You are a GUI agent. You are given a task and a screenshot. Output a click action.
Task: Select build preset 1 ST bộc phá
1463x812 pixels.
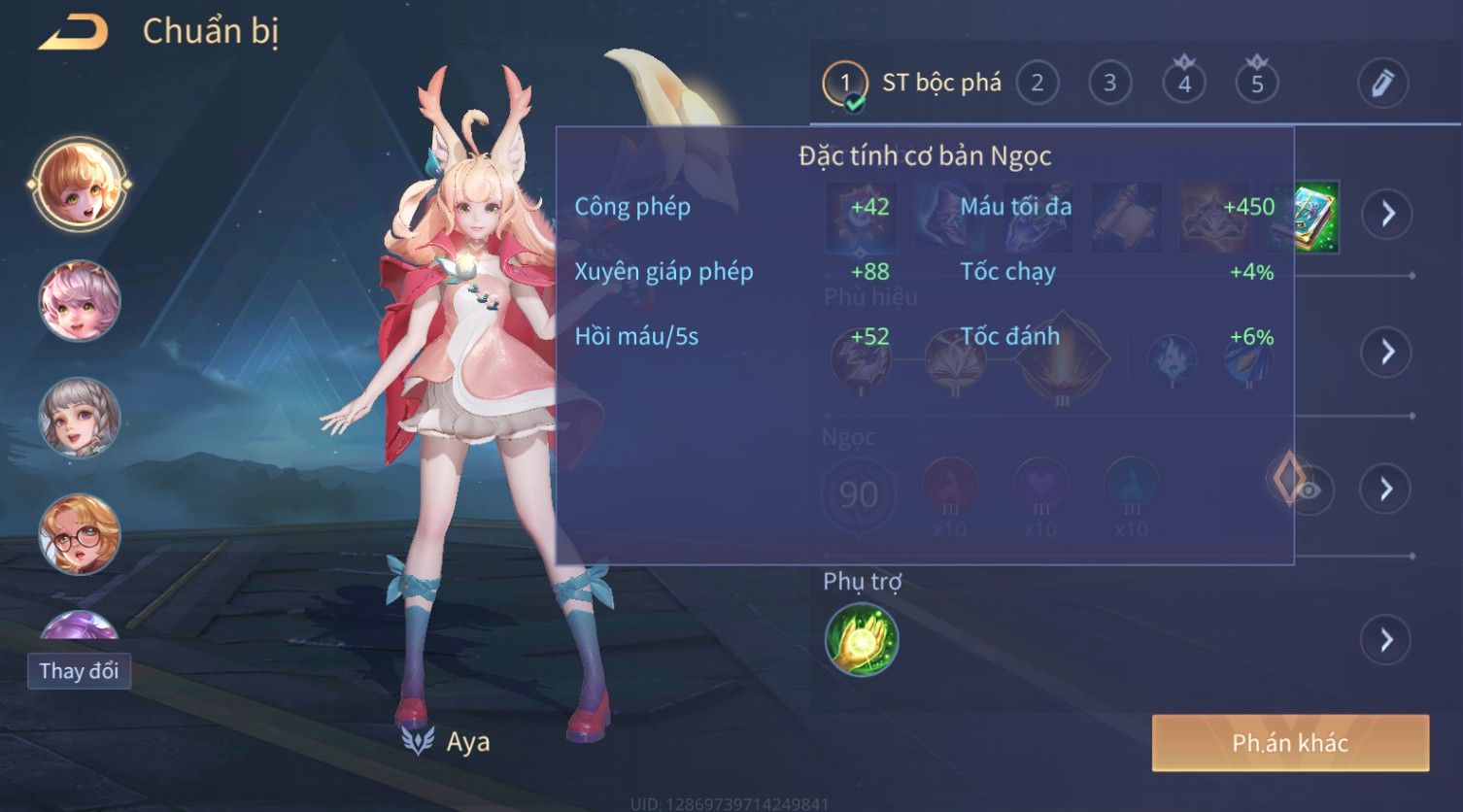click(x=913, y=84)
